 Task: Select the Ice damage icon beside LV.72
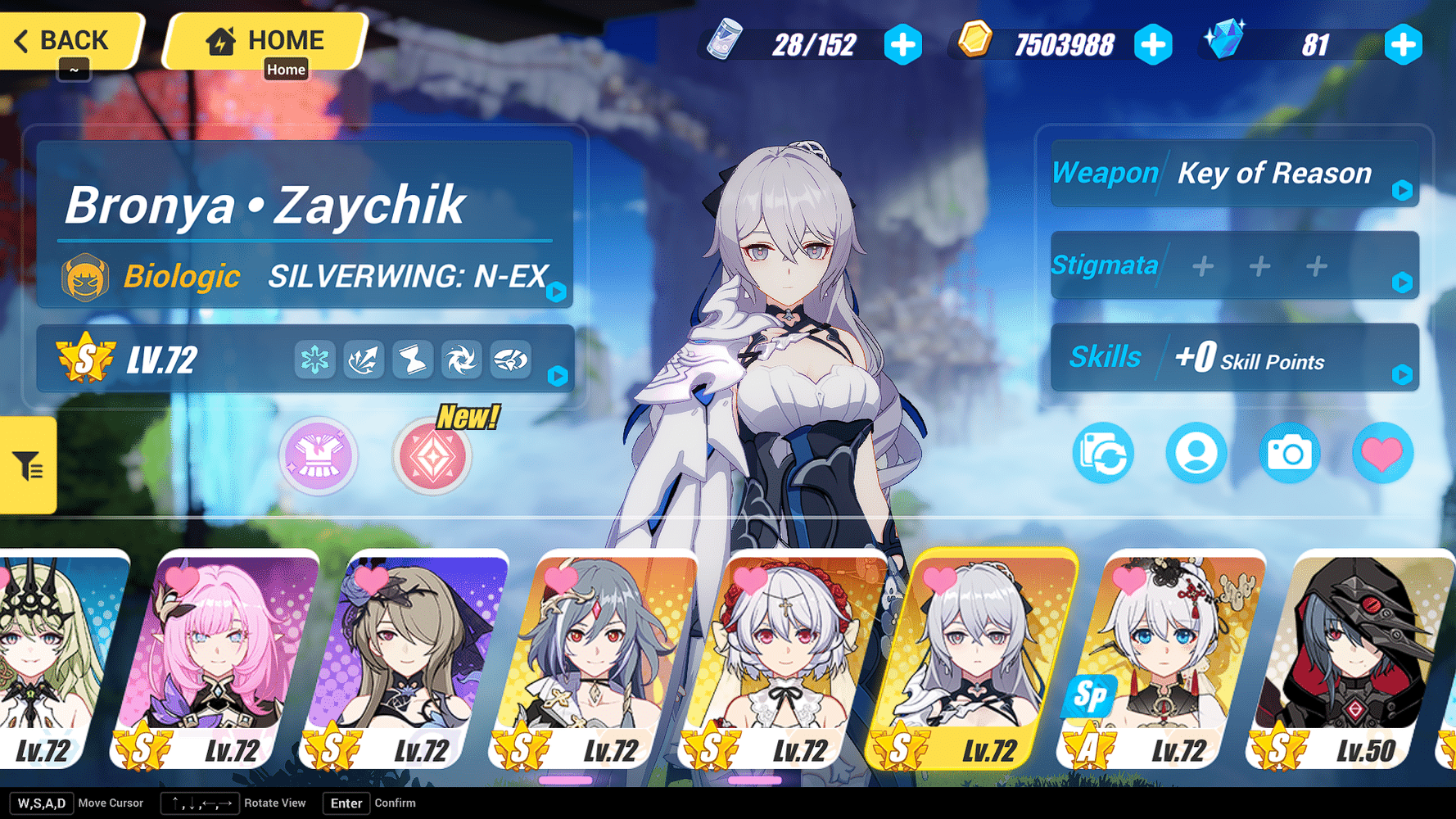(315, 359)
